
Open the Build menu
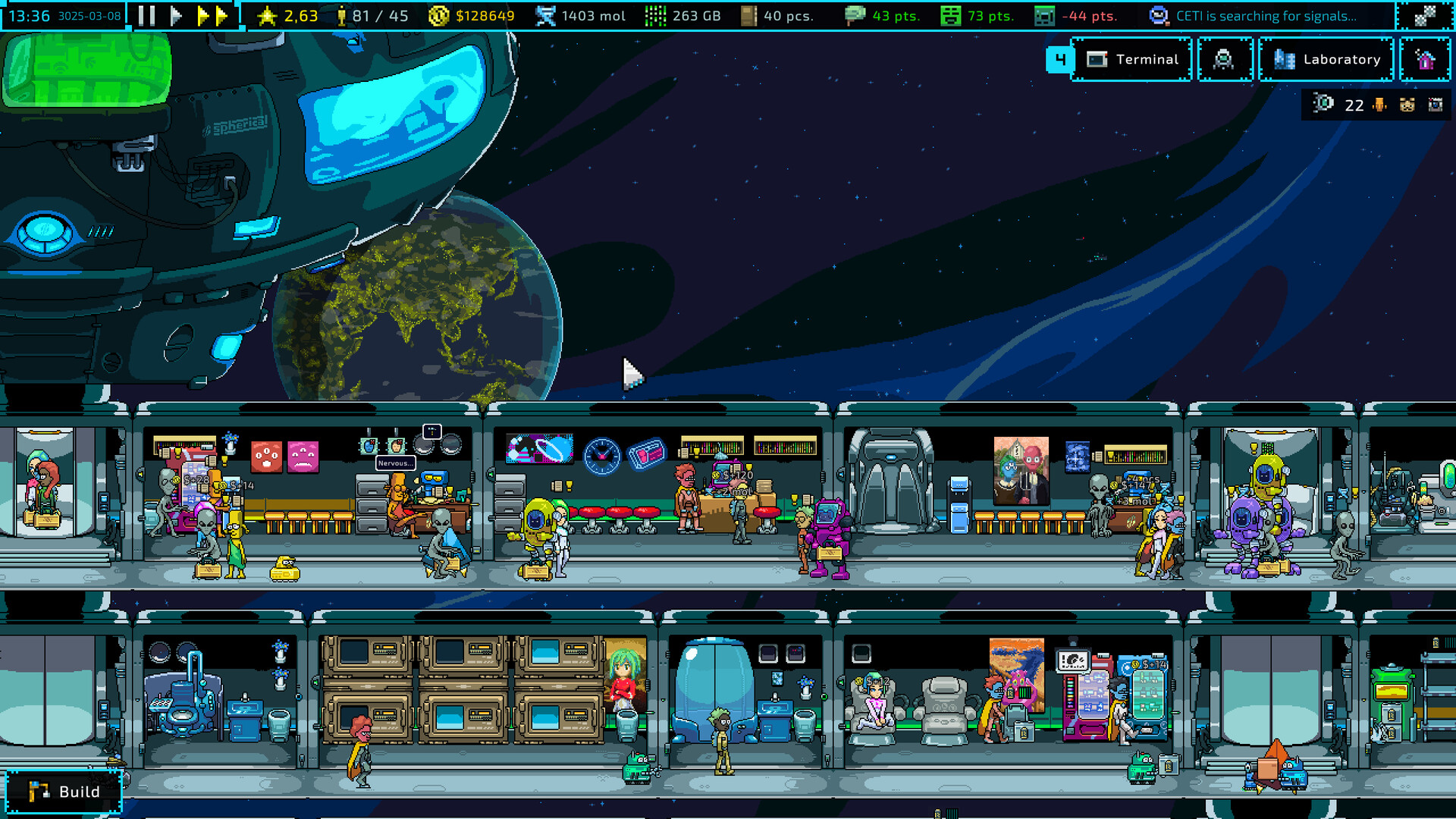pyautogui.click(x=64, y=791)
